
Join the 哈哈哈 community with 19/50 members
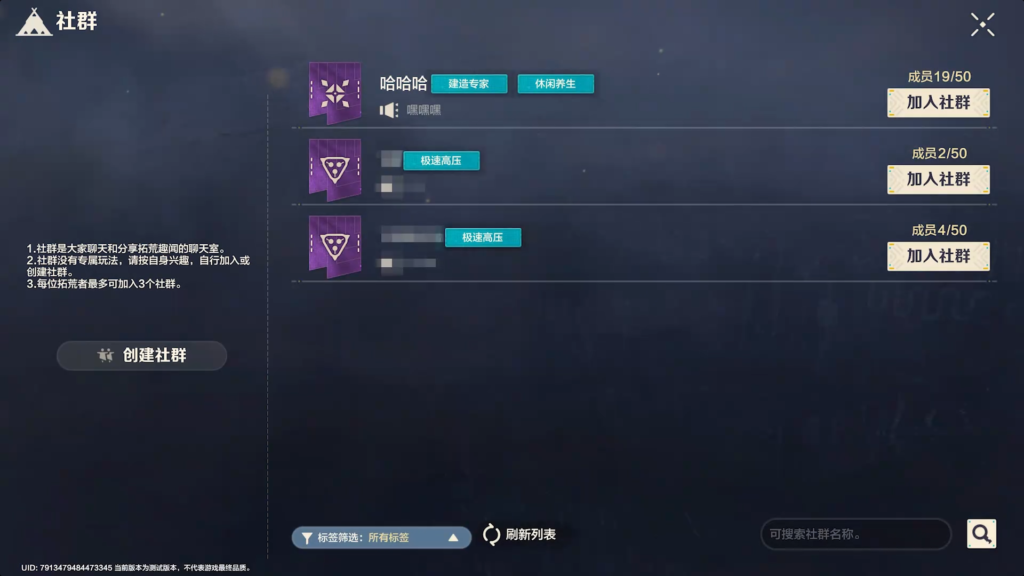coord(938,102)
